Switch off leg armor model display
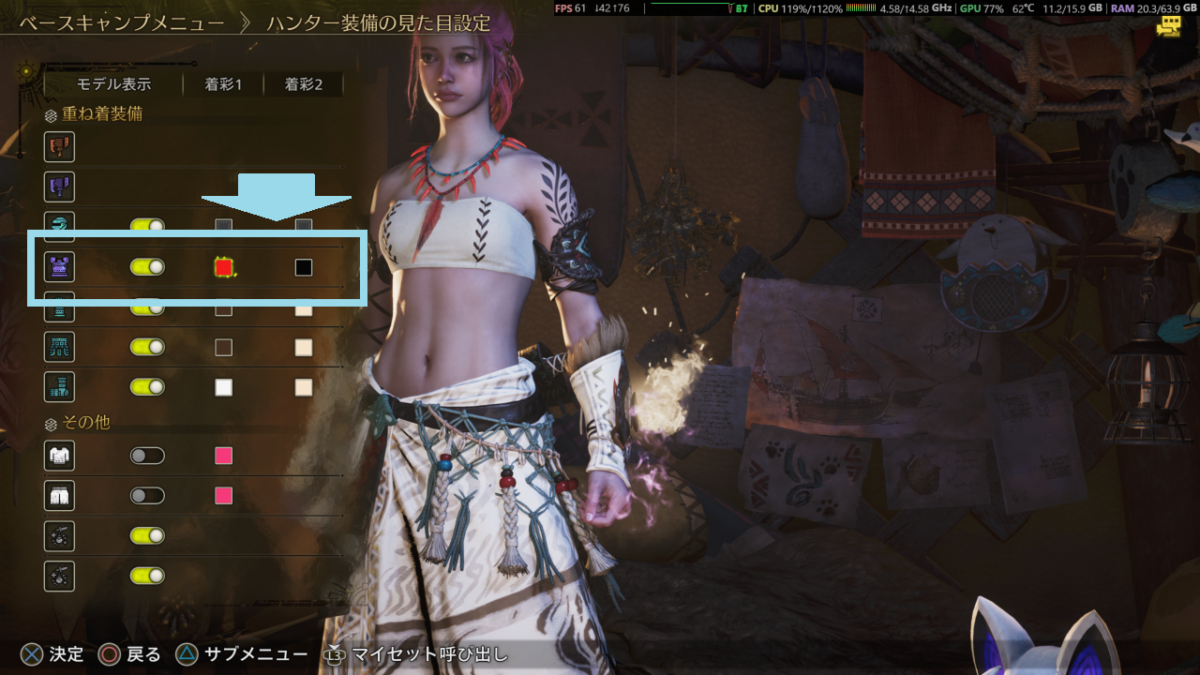 (147, 387)
